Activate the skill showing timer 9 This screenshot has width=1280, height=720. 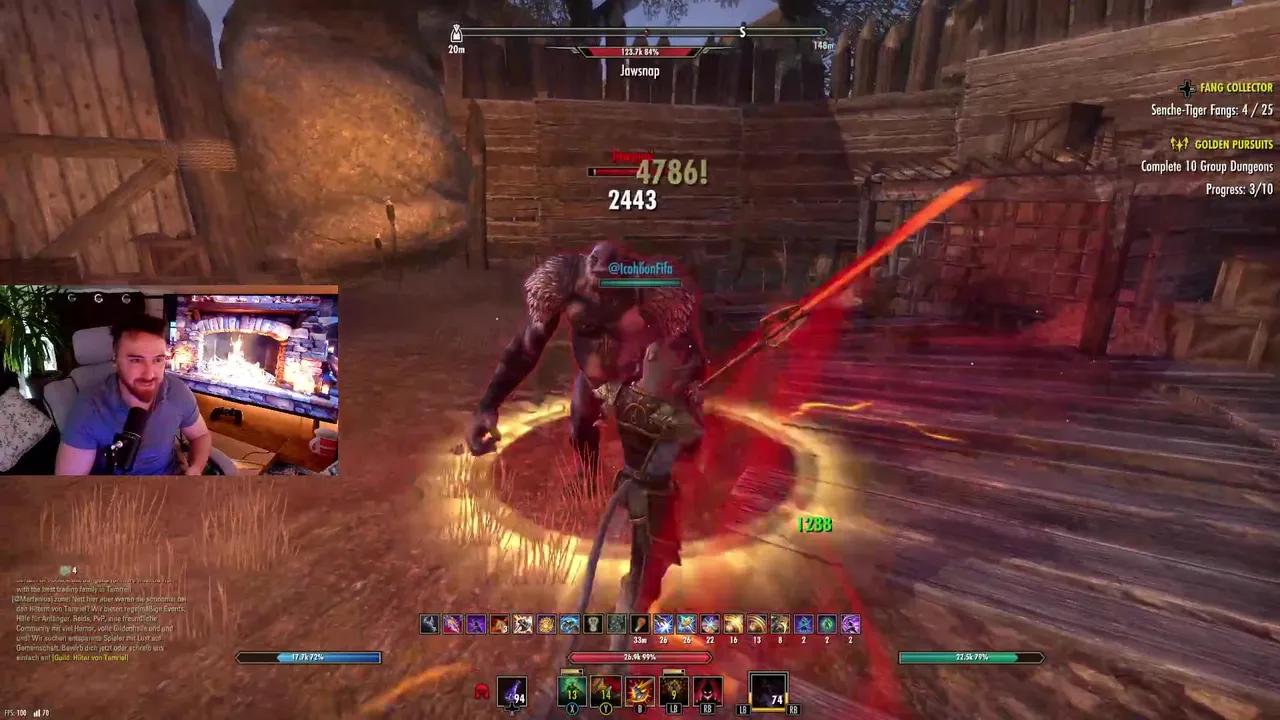click(674, 691)
